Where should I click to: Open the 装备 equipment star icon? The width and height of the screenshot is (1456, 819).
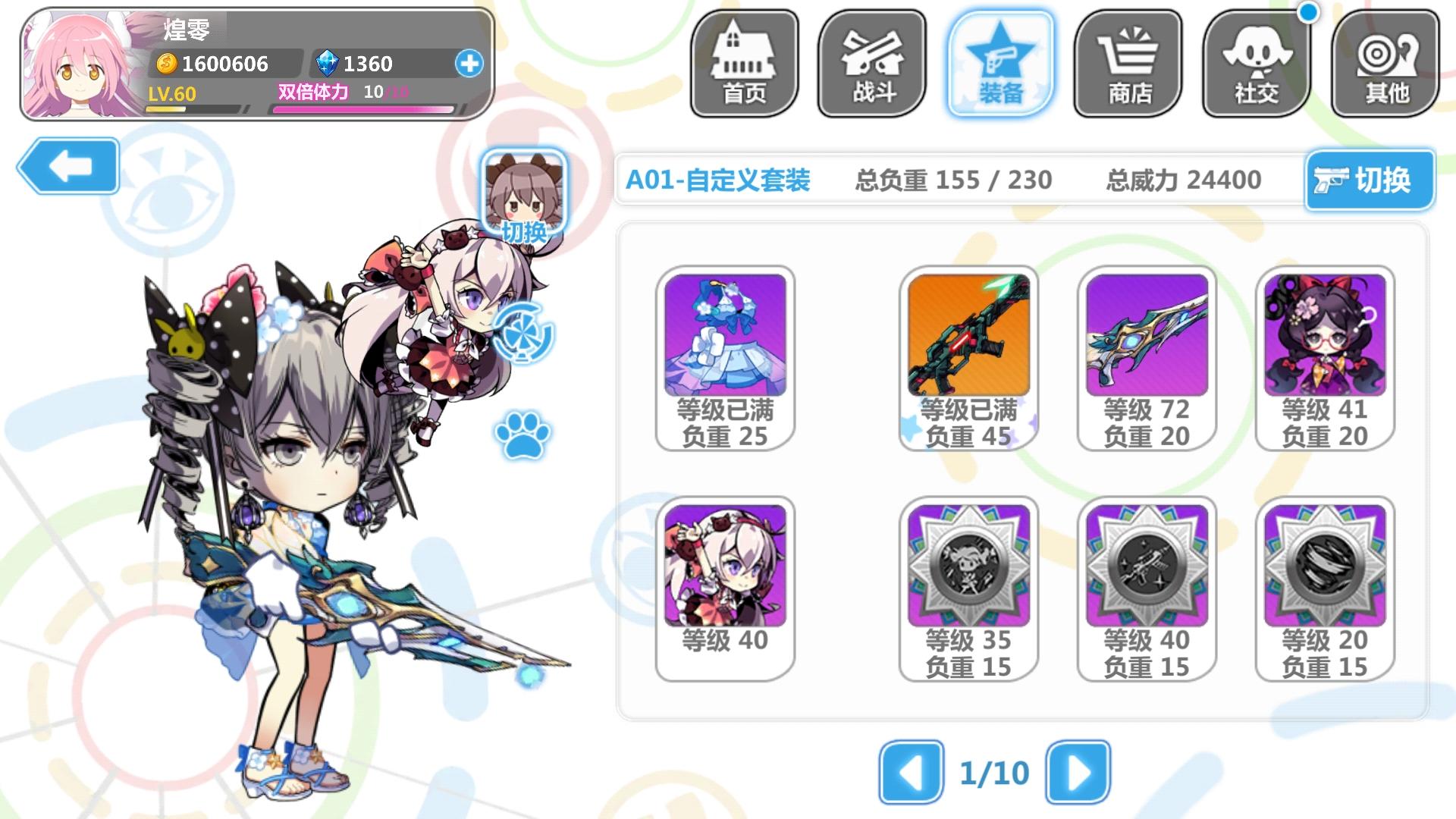[x=999, y=62]
